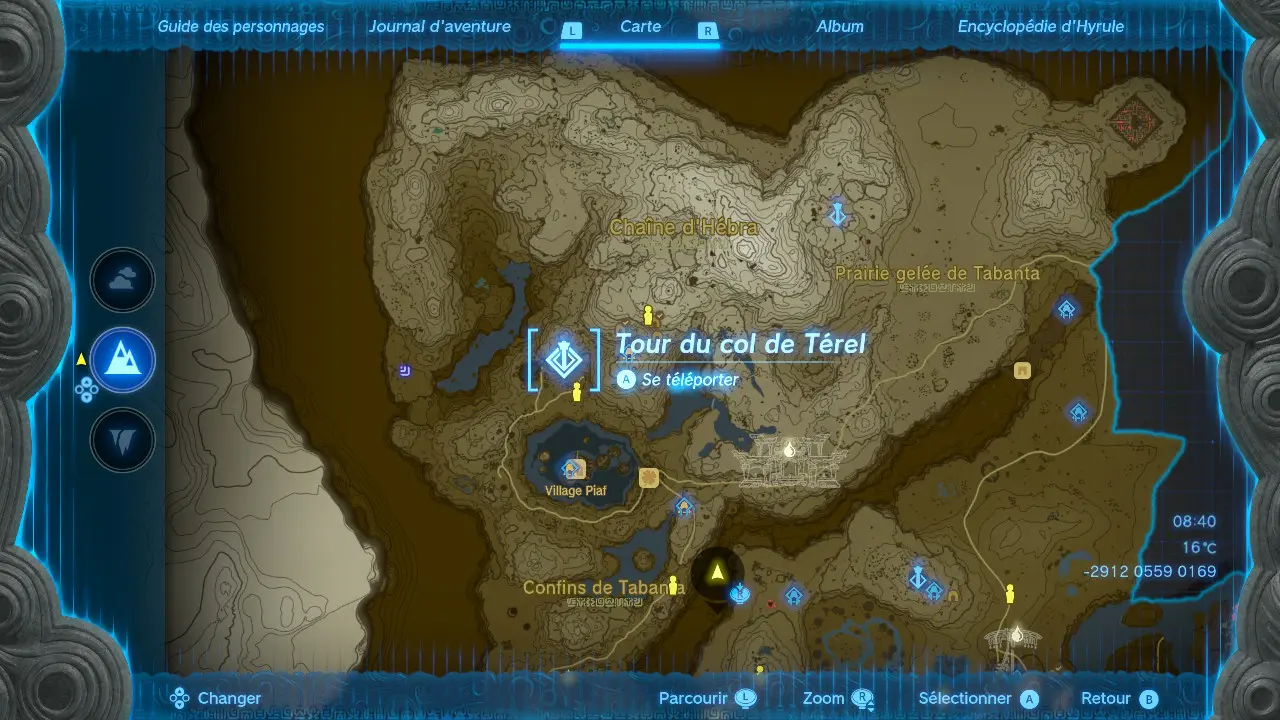Viewport: 1280px width, 720px height.
Task: Select the shrine marker below Prairie gelée de Tabanta
Action: point(1067,309)
